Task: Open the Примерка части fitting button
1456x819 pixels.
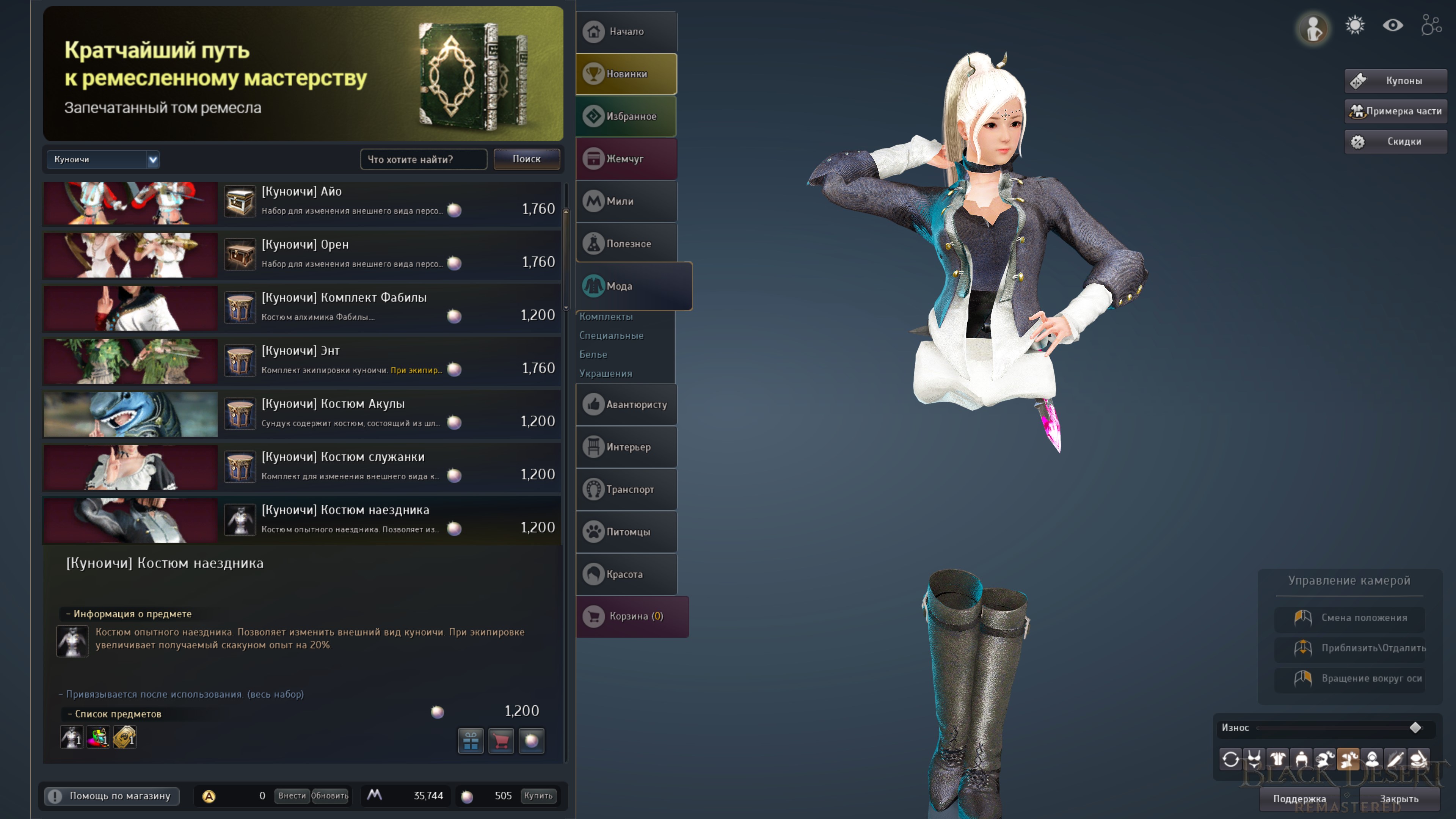Action: click(1395, 111)
